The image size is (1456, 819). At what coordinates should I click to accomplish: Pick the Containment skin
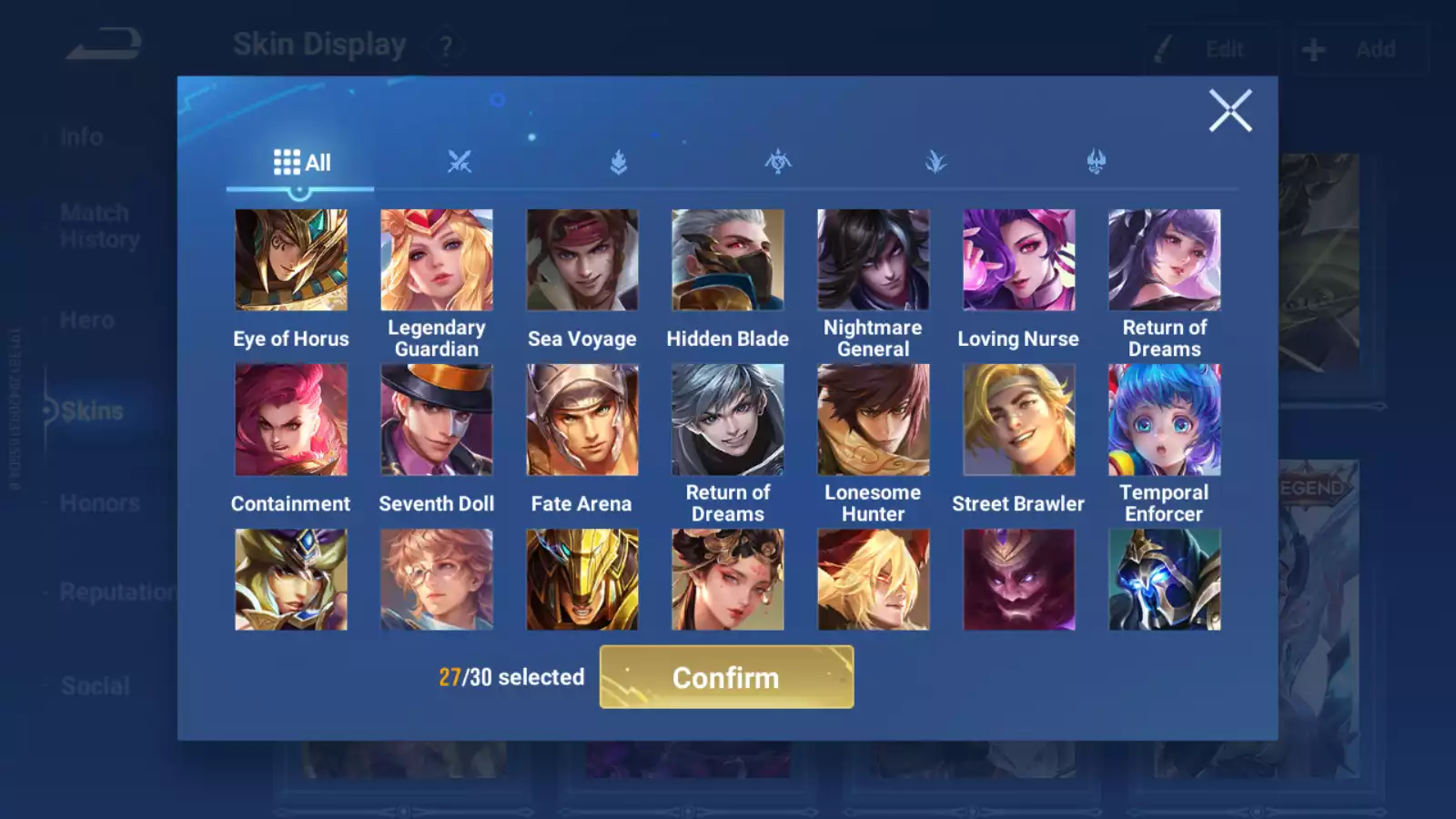(291, 420)
